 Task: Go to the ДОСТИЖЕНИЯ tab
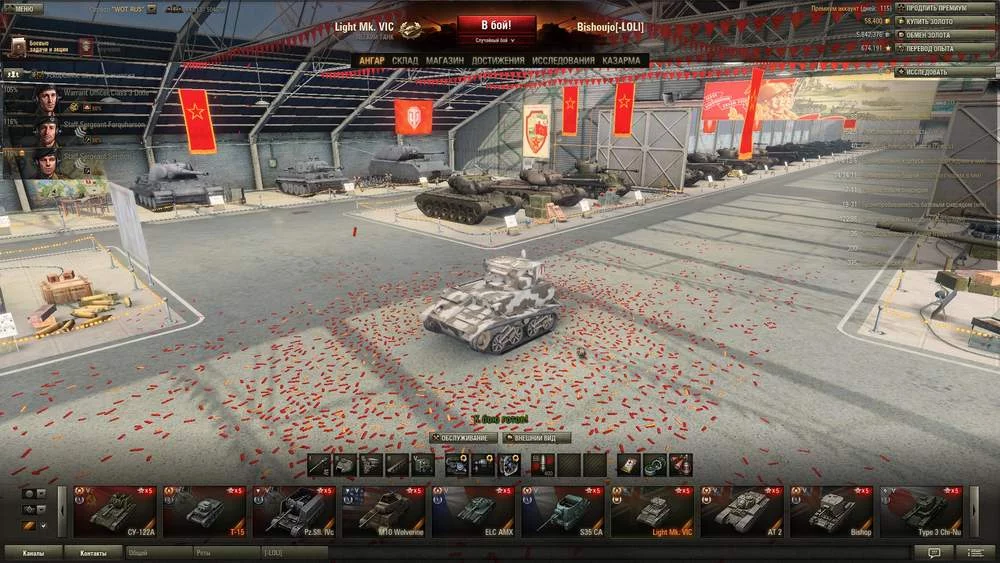click(x=498, y=61)
